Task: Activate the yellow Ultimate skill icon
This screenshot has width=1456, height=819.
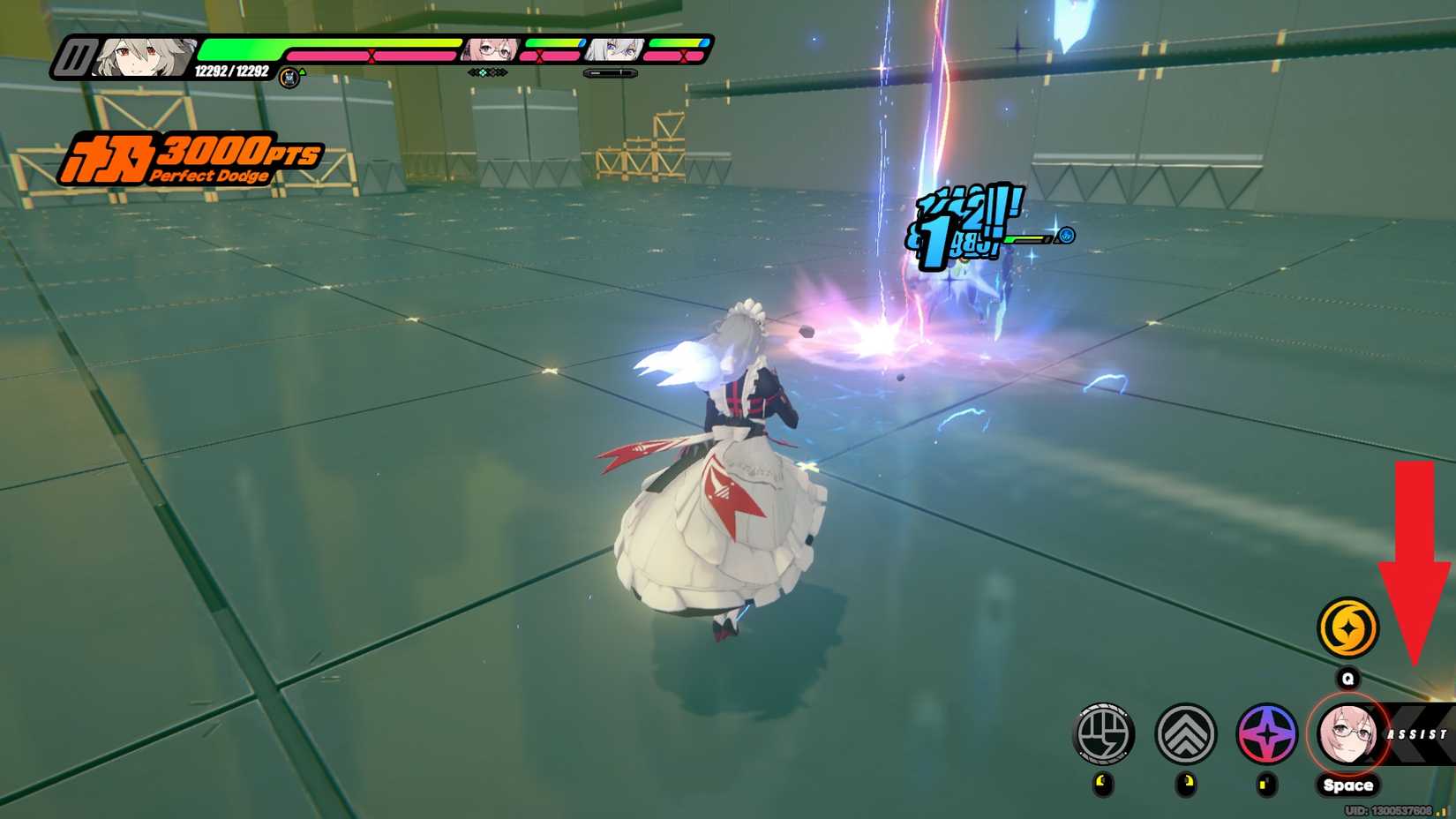Action: click(1348, 628)
